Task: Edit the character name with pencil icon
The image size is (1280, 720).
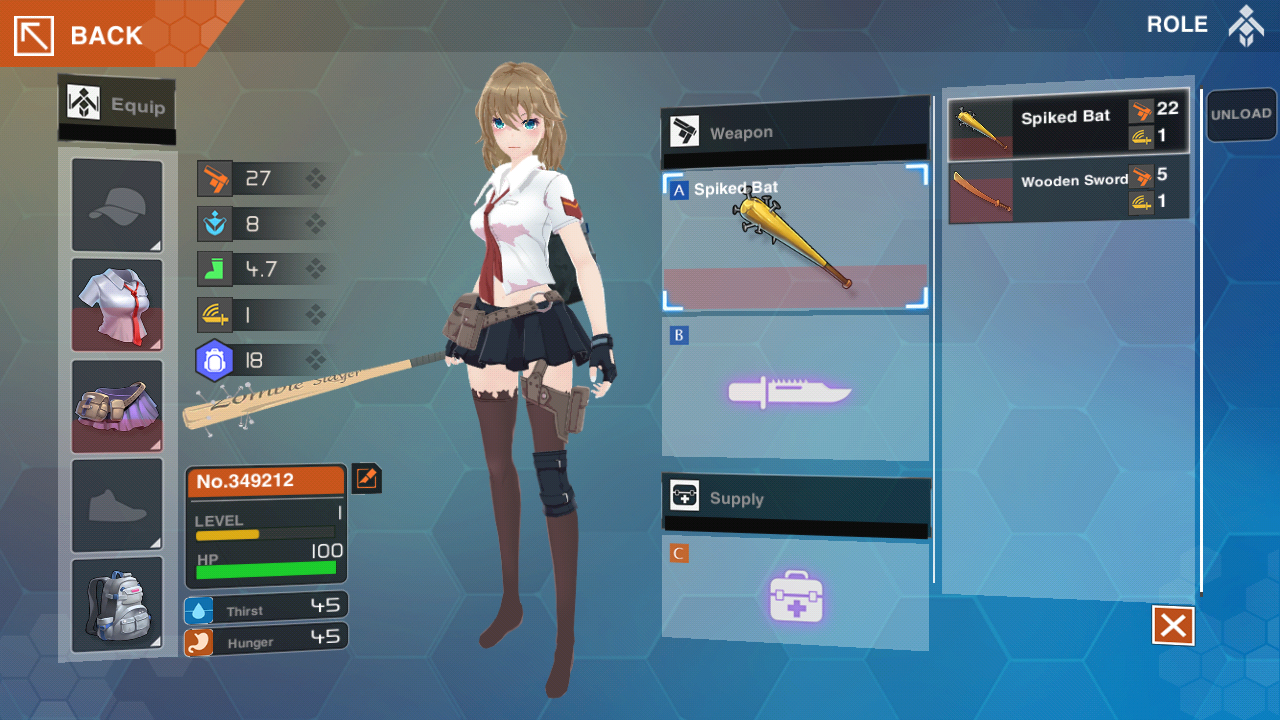Action: tap(366, 479)
